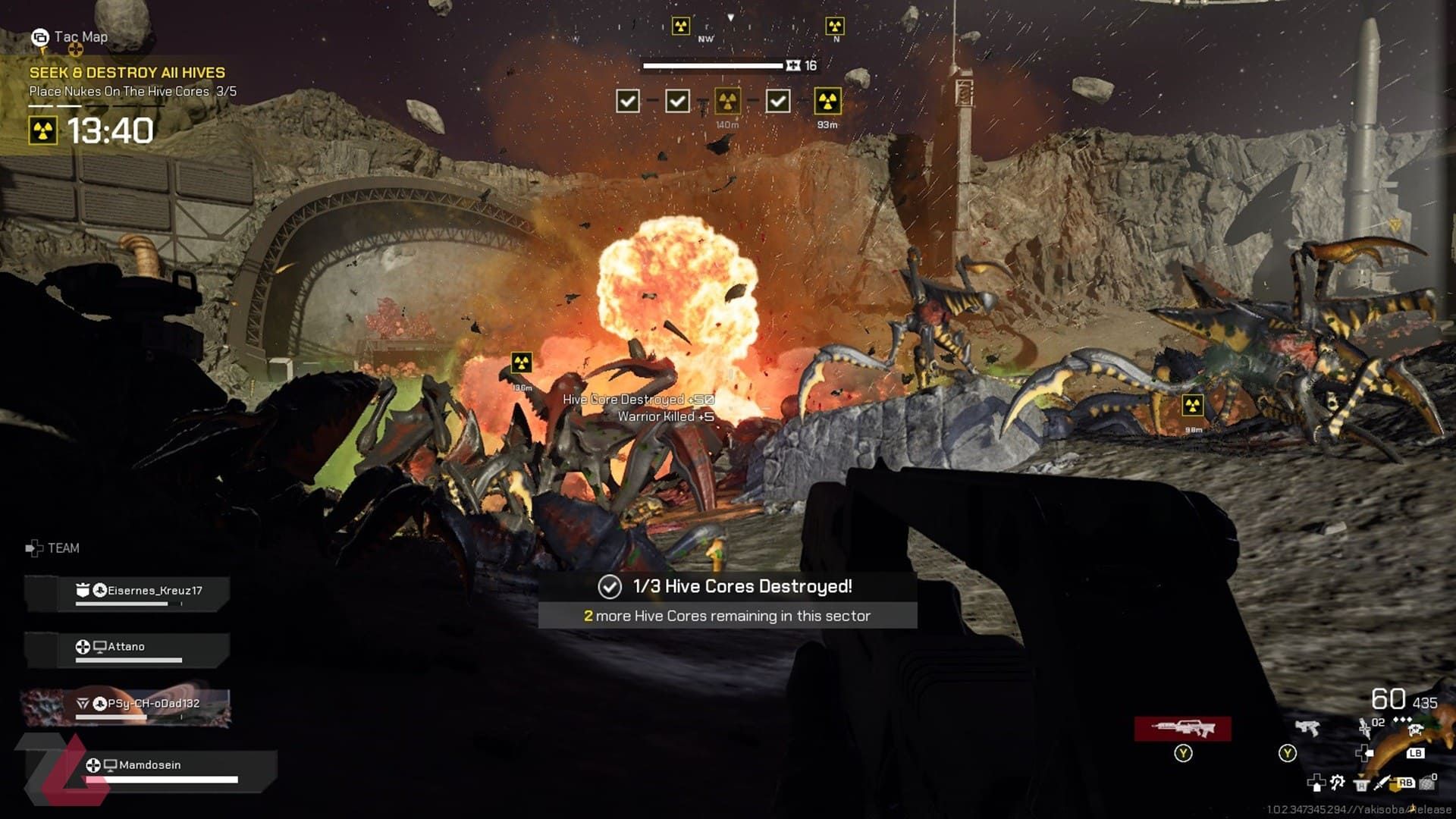1456x819 pixels.
Task: Click the N compass nuke marker
Action: (x=834, y=27)
